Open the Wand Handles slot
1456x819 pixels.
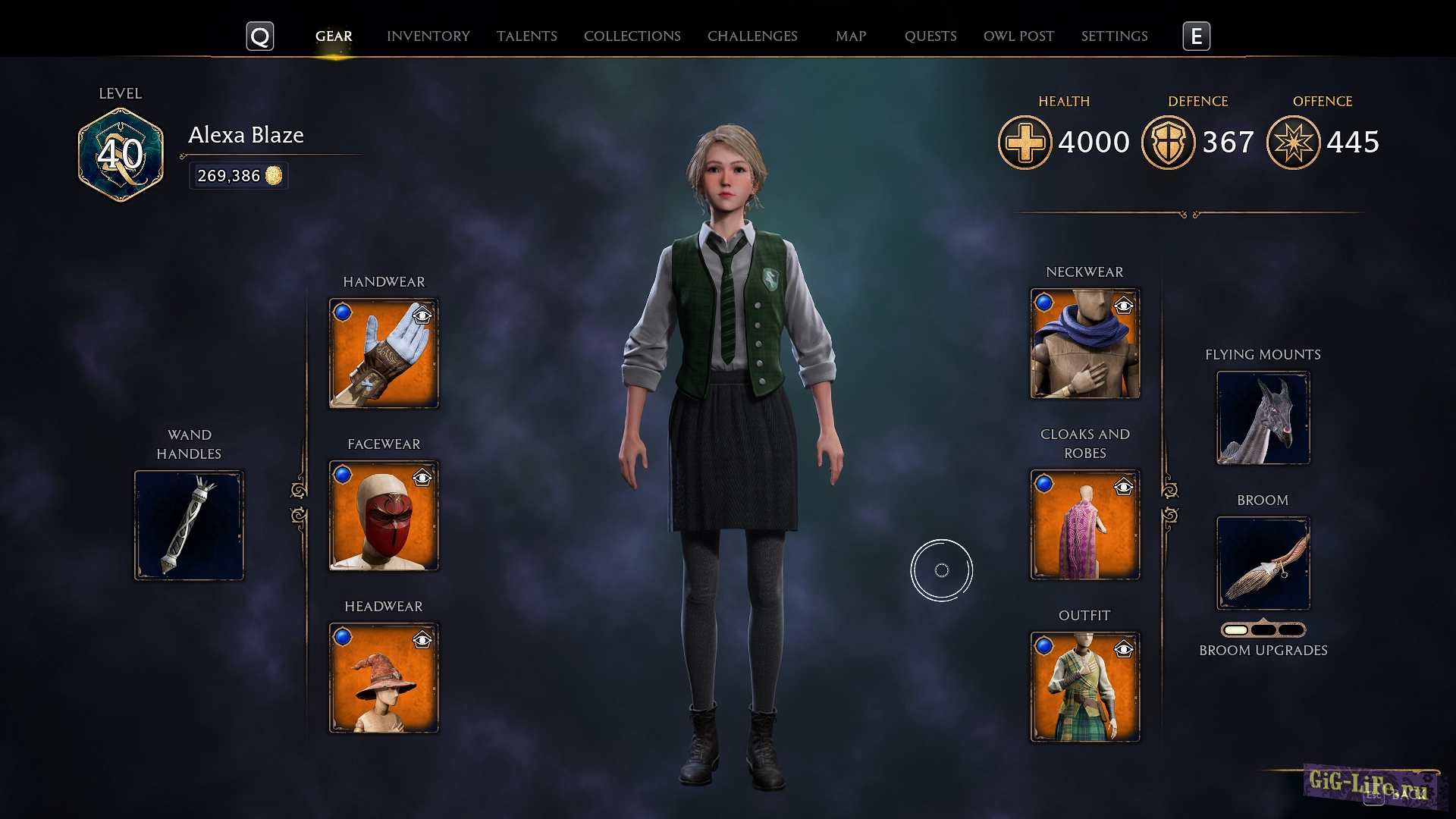tap(188, 523)
